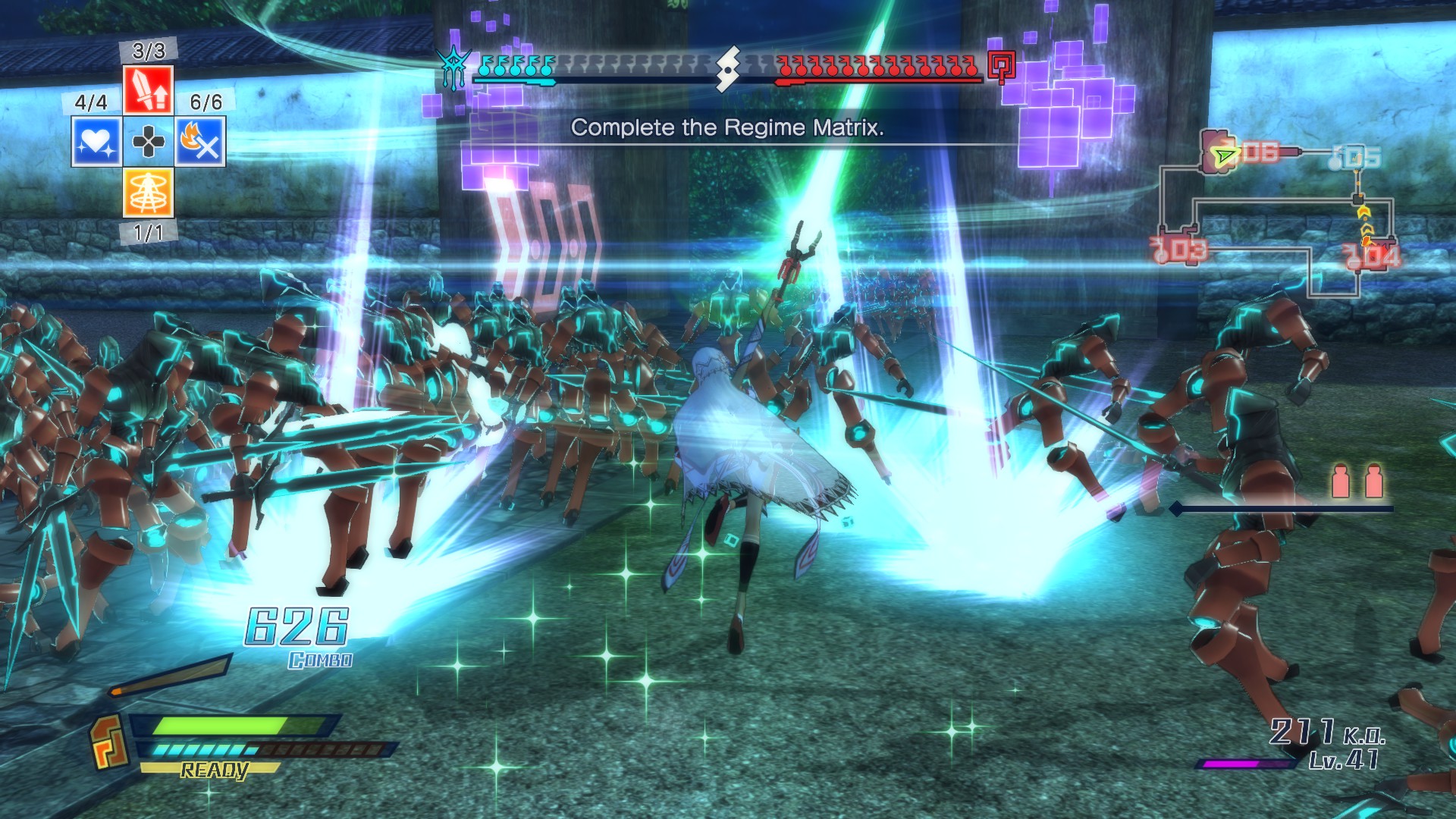Click the D-pad icon at the skill cross center
This screenshot has width=1456, height=819.
coord(149,141)
